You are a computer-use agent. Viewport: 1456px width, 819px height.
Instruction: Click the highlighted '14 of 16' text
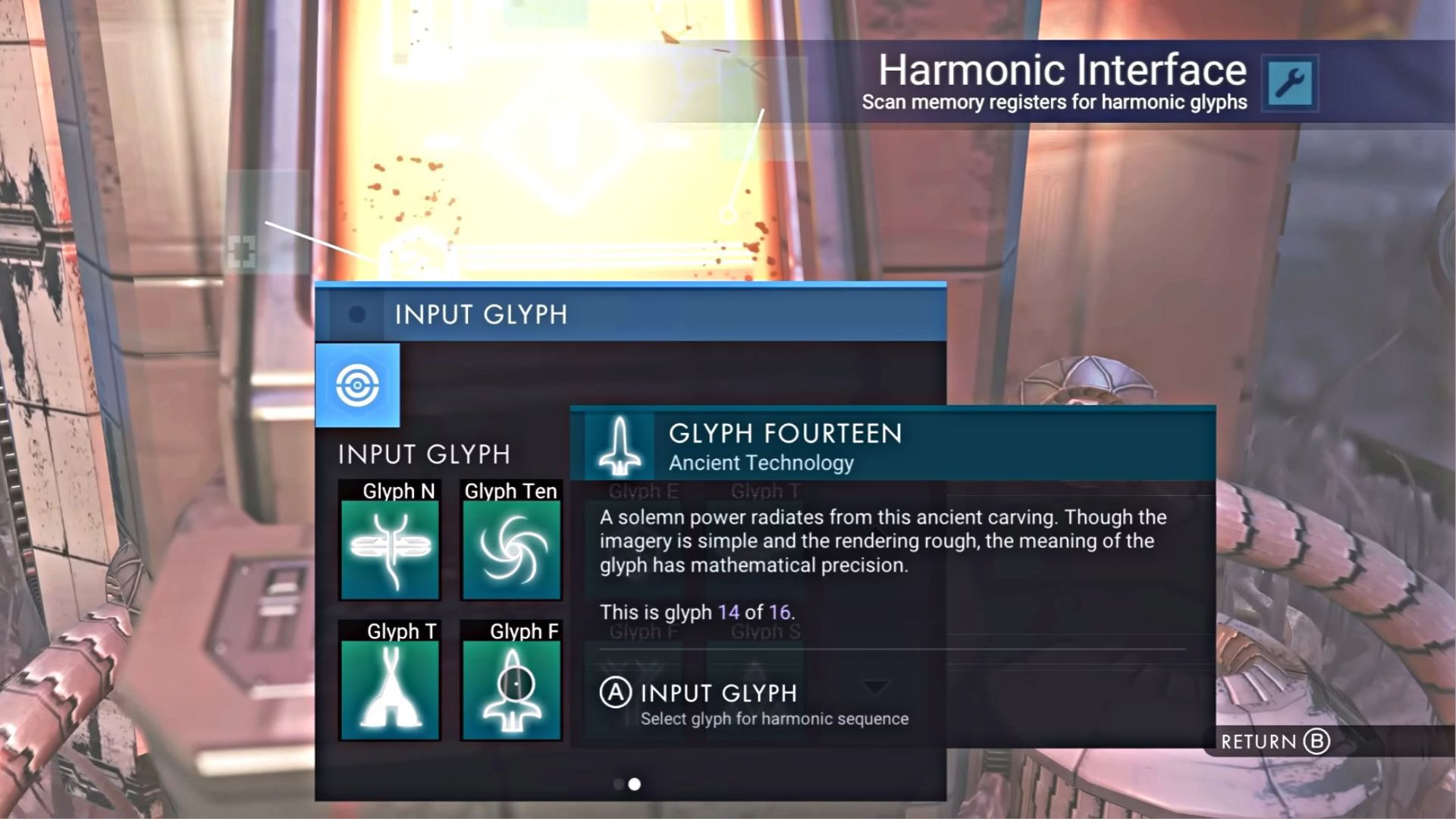tap(753, 612)
